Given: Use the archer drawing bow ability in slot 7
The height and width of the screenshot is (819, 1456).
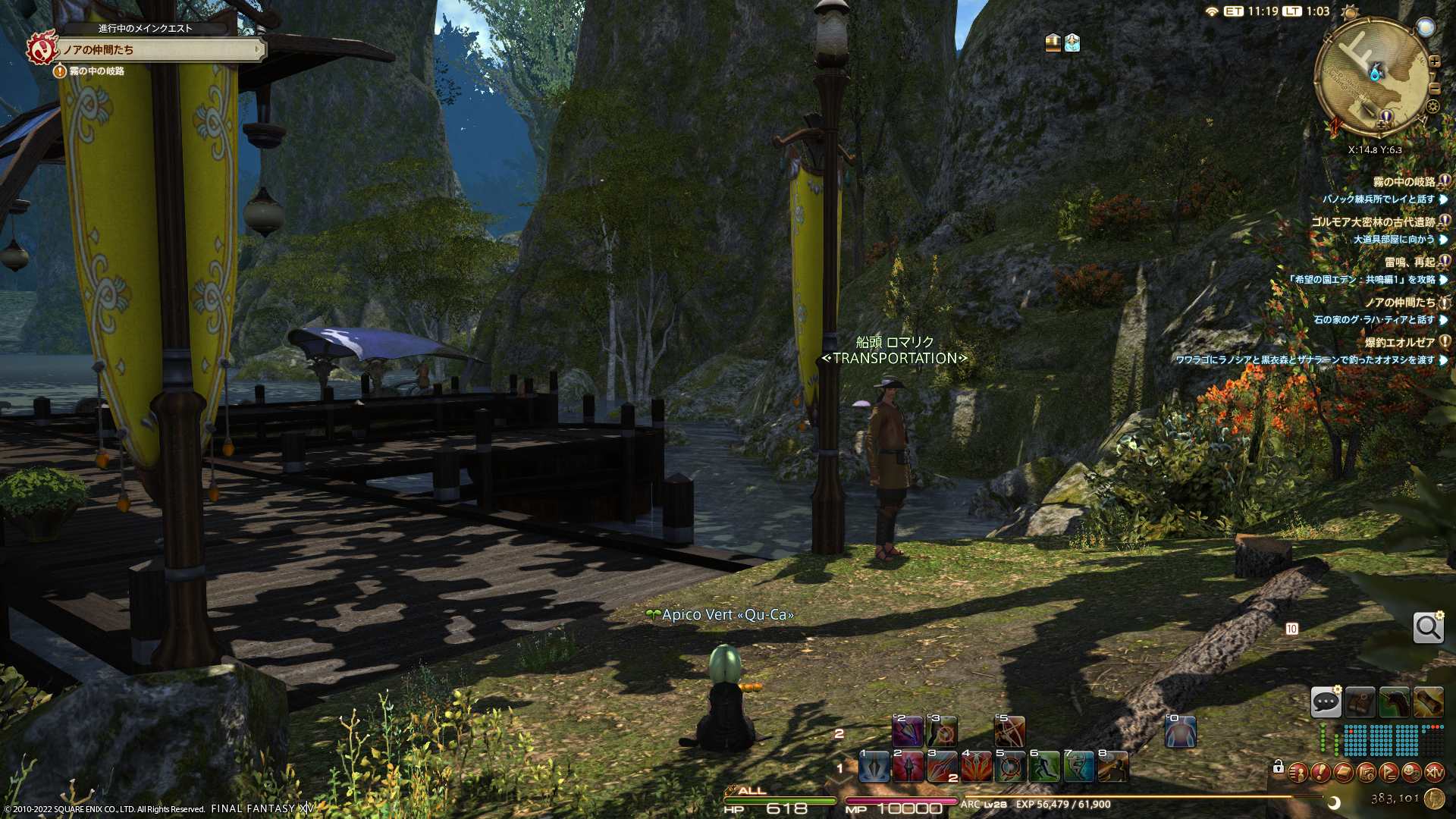Looking at the screenshot, I should click(1078, 767).
